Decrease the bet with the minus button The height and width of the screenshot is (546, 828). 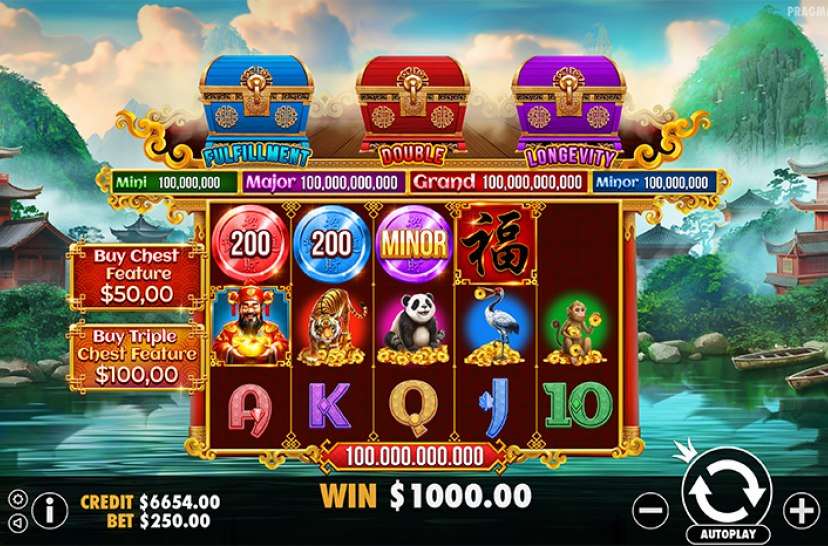click(x=651, y=510)
